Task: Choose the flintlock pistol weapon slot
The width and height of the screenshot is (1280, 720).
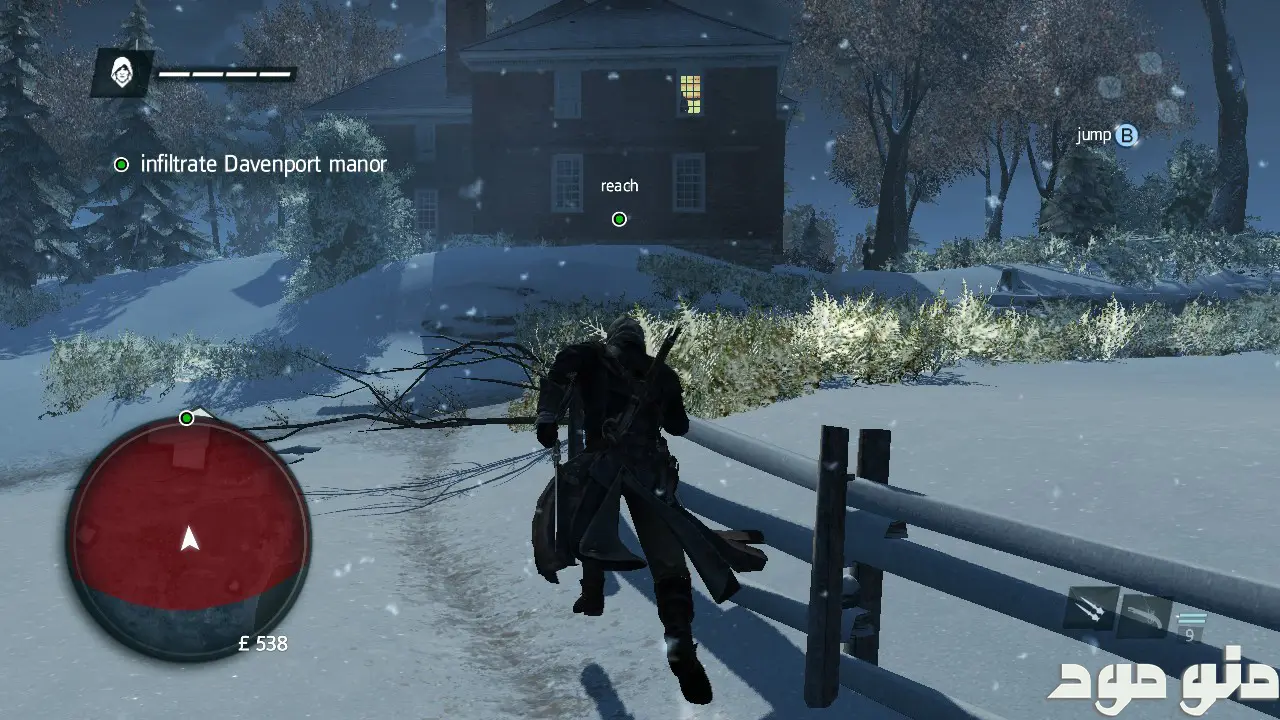Action: 1143,614
